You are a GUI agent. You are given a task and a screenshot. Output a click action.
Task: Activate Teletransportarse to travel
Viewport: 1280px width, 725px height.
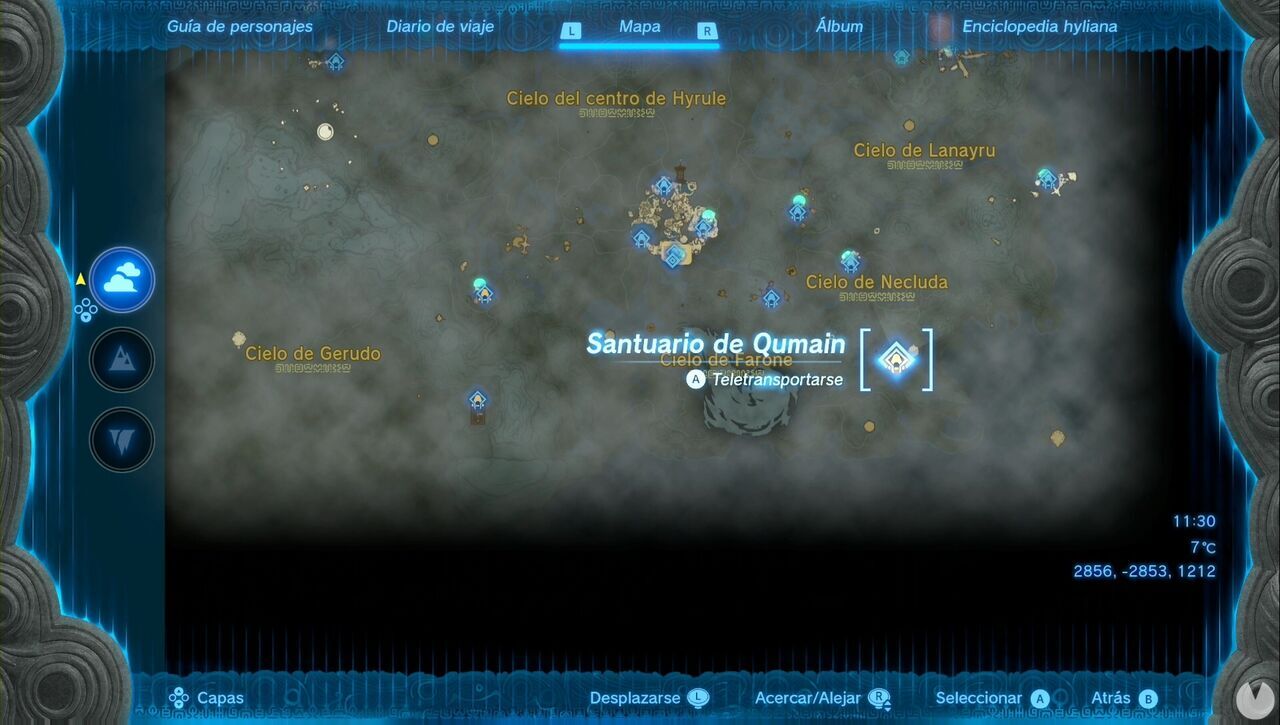click(775, 380)
